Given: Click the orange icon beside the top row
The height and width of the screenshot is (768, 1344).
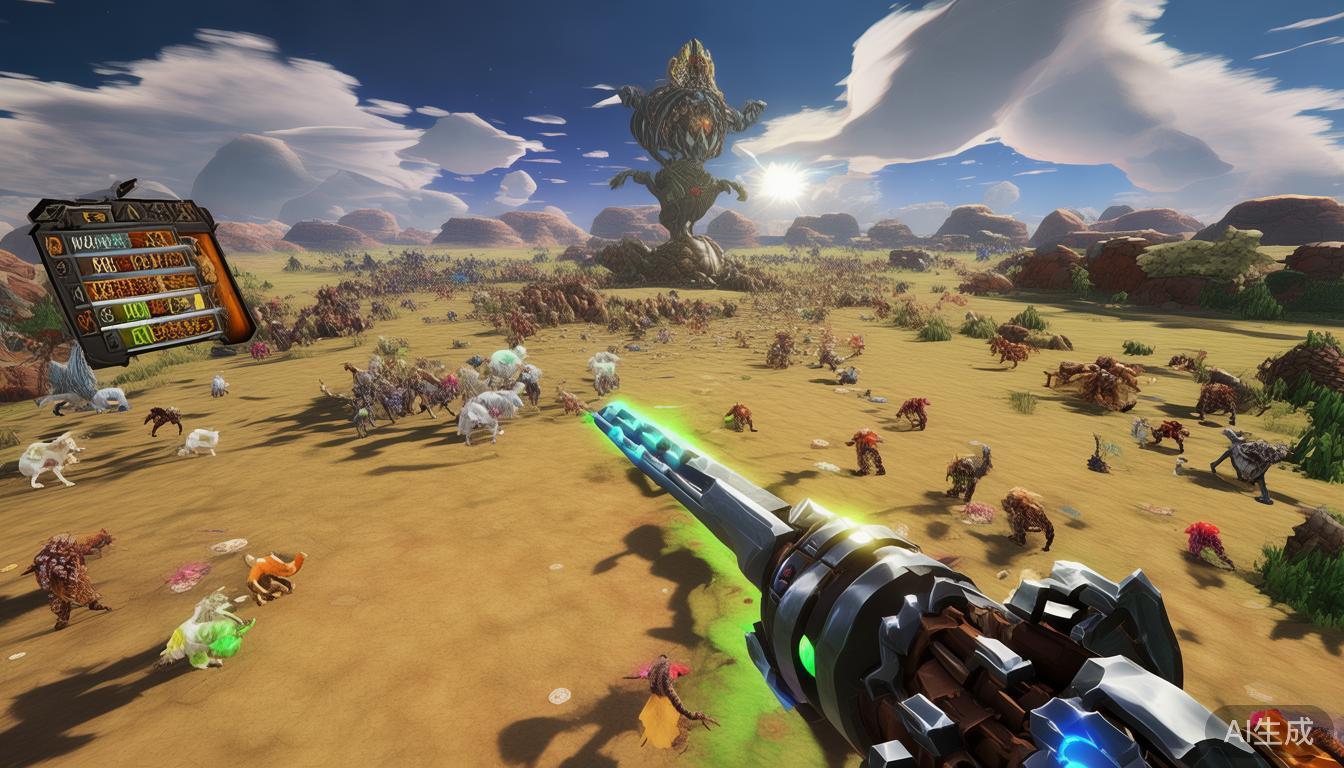Looking at the screenshot, I should 54,245.
